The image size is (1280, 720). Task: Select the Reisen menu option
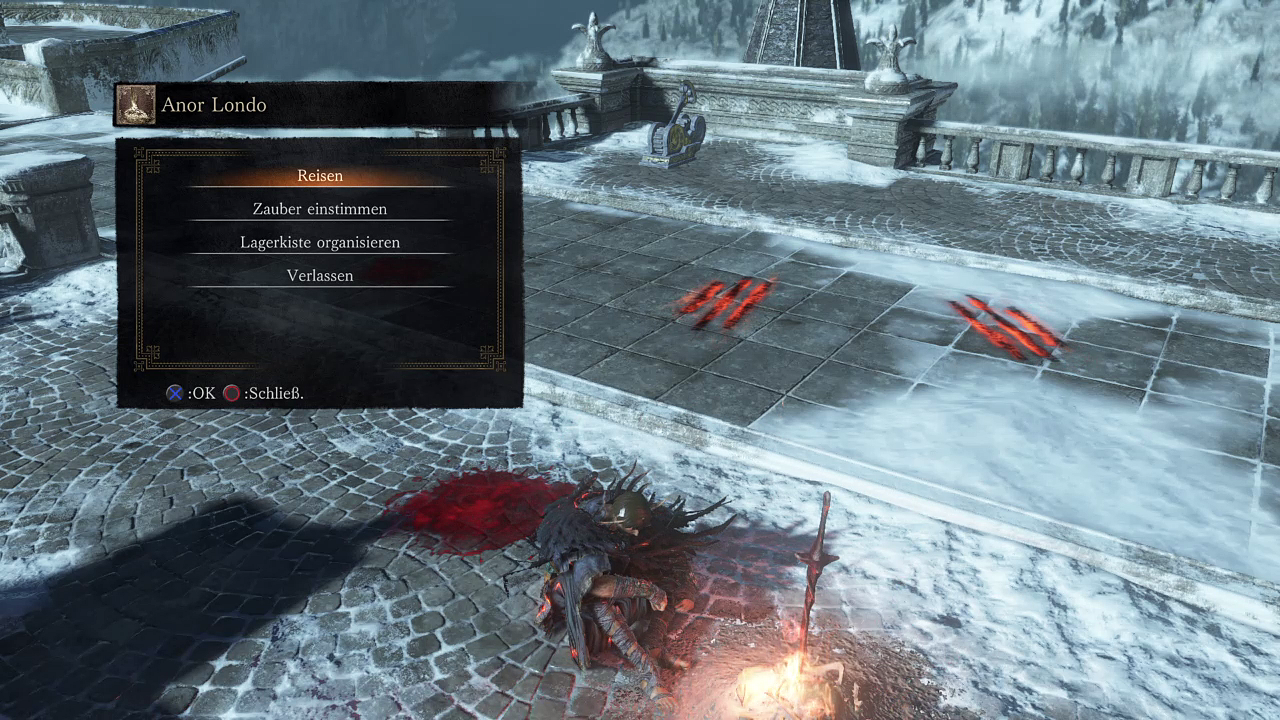pyautogui.click(x=320, y=176)
